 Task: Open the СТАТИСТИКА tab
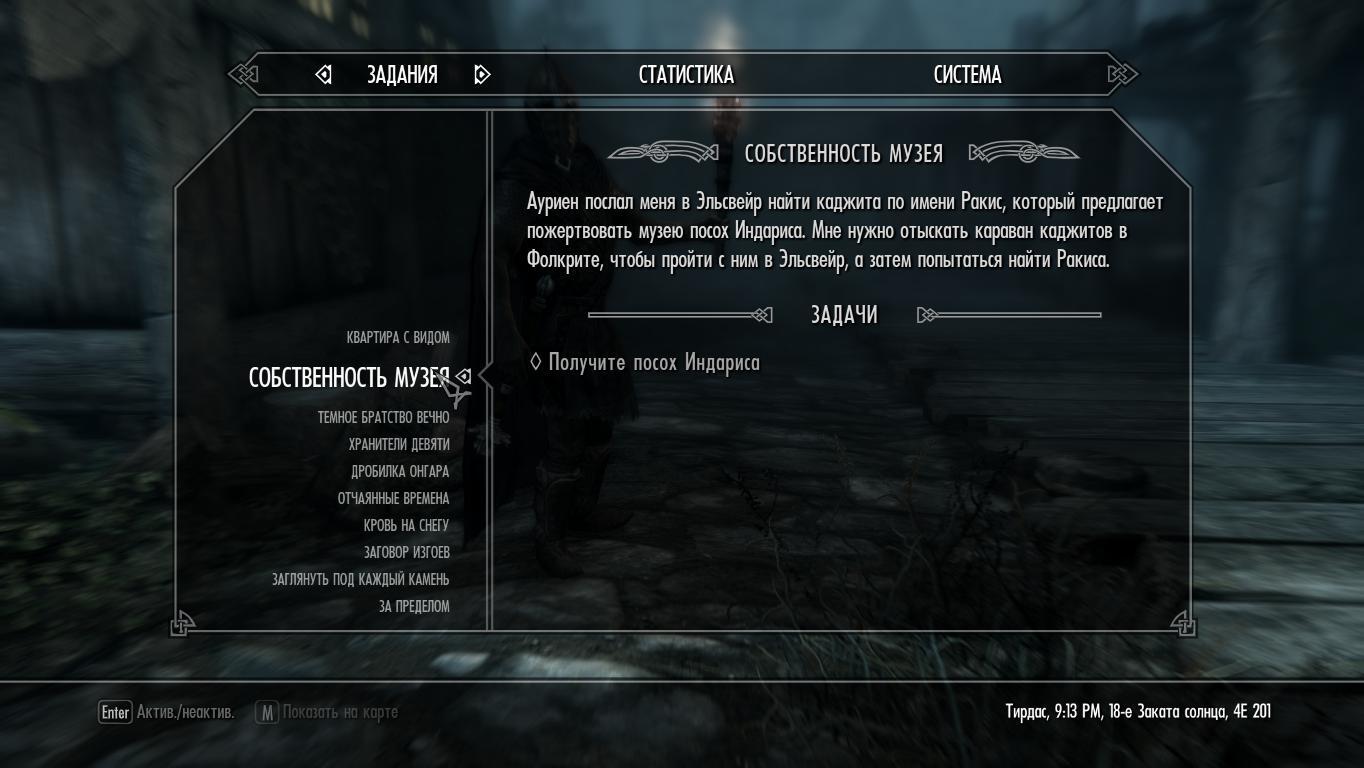point(686,75)
